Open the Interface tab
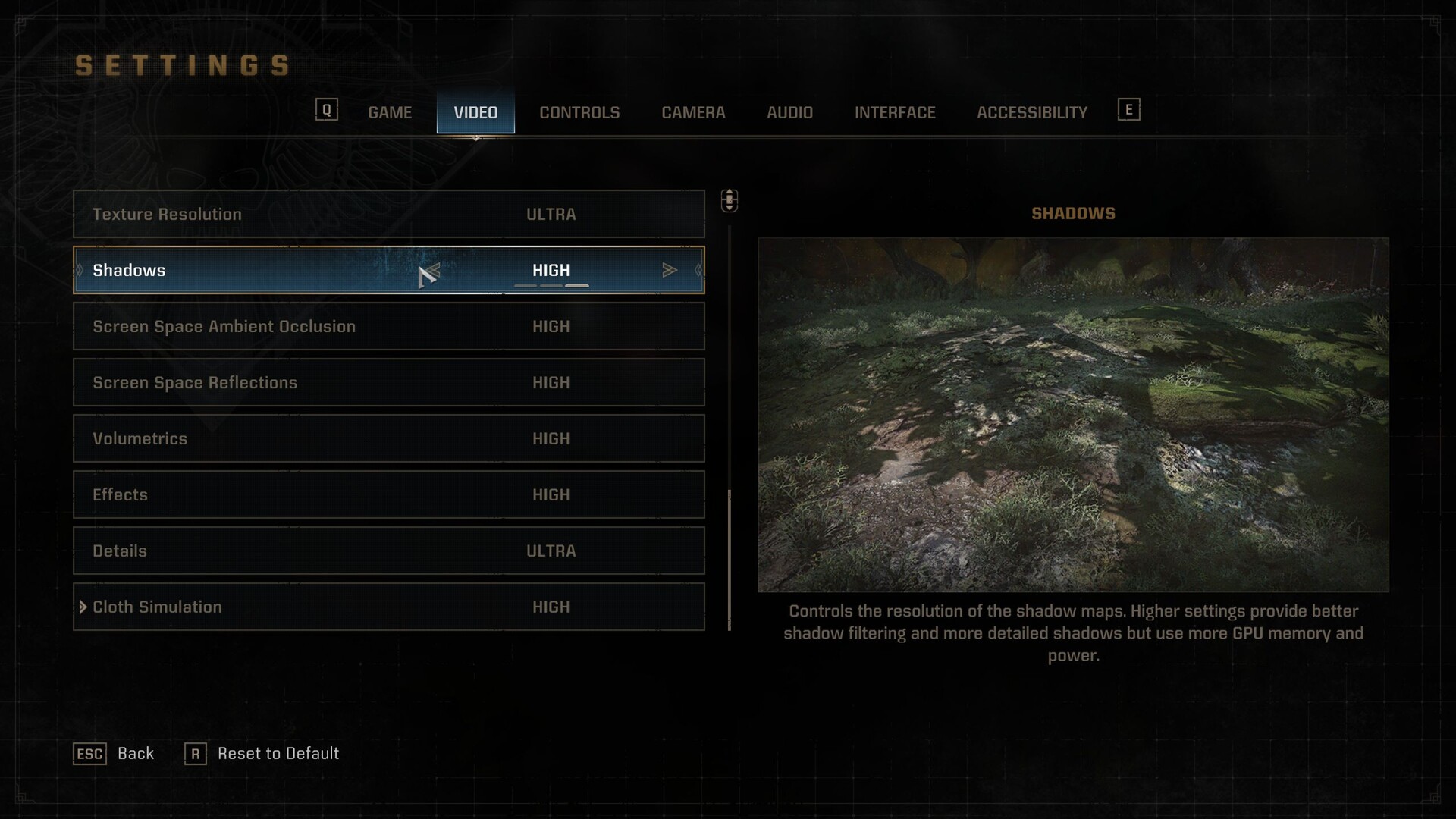1456x819 pixels. (x=895, y=112)
